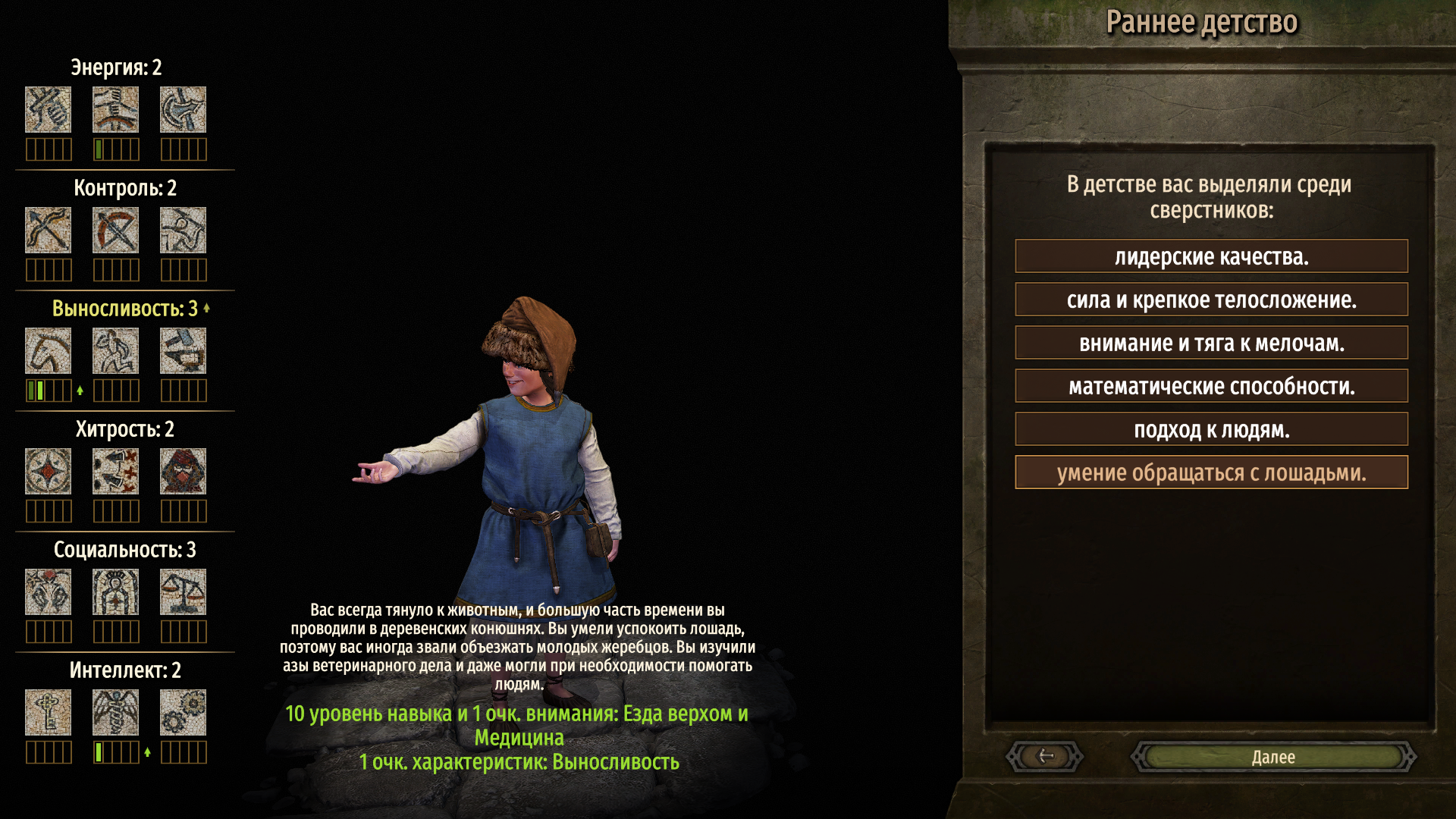This screenshot has height=819, width=1456.
Task: Select the compass Scouting skill icon
Action: pos(48,471)
